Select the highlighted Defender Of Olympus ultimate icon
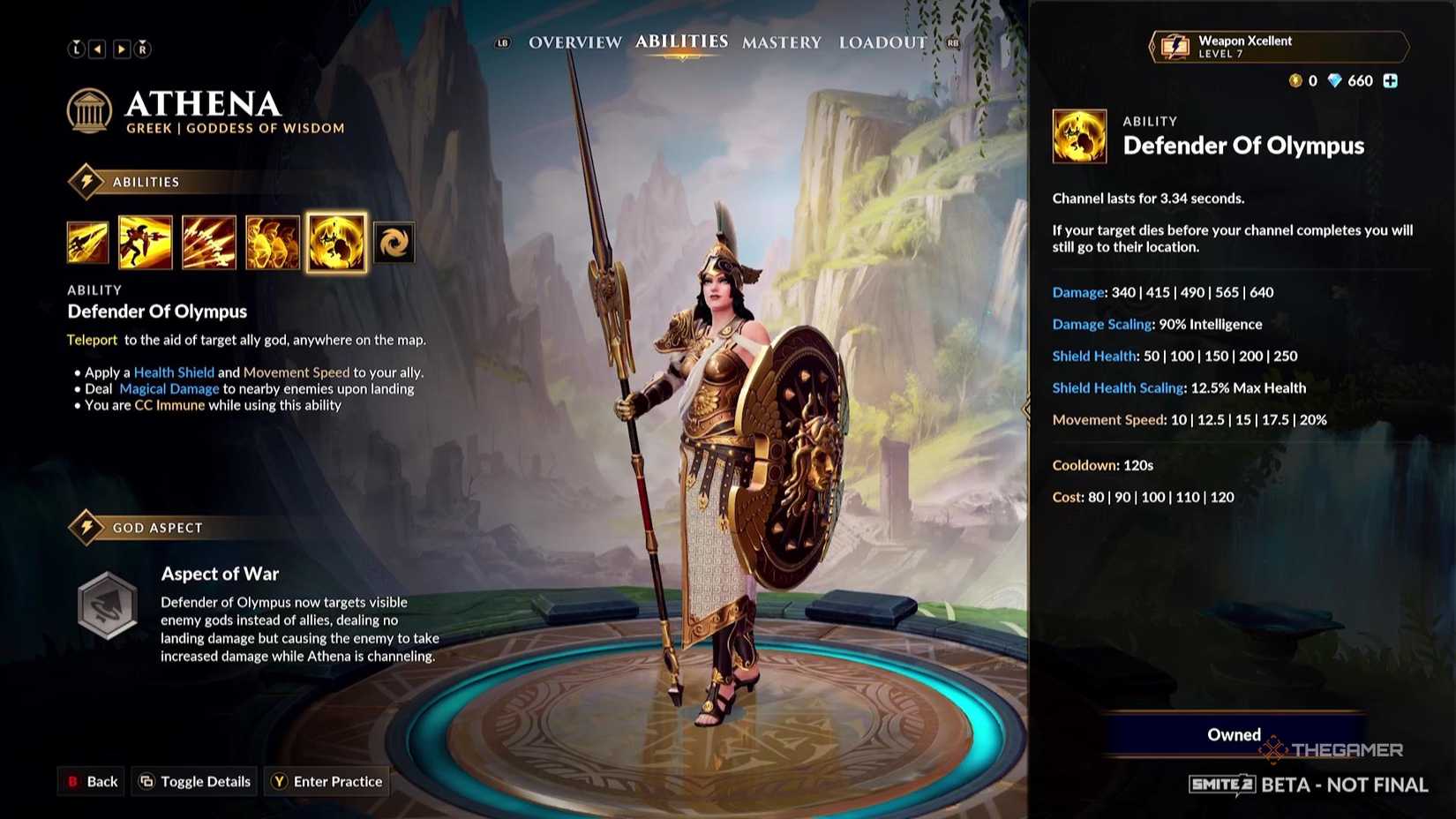 [336, 242]
